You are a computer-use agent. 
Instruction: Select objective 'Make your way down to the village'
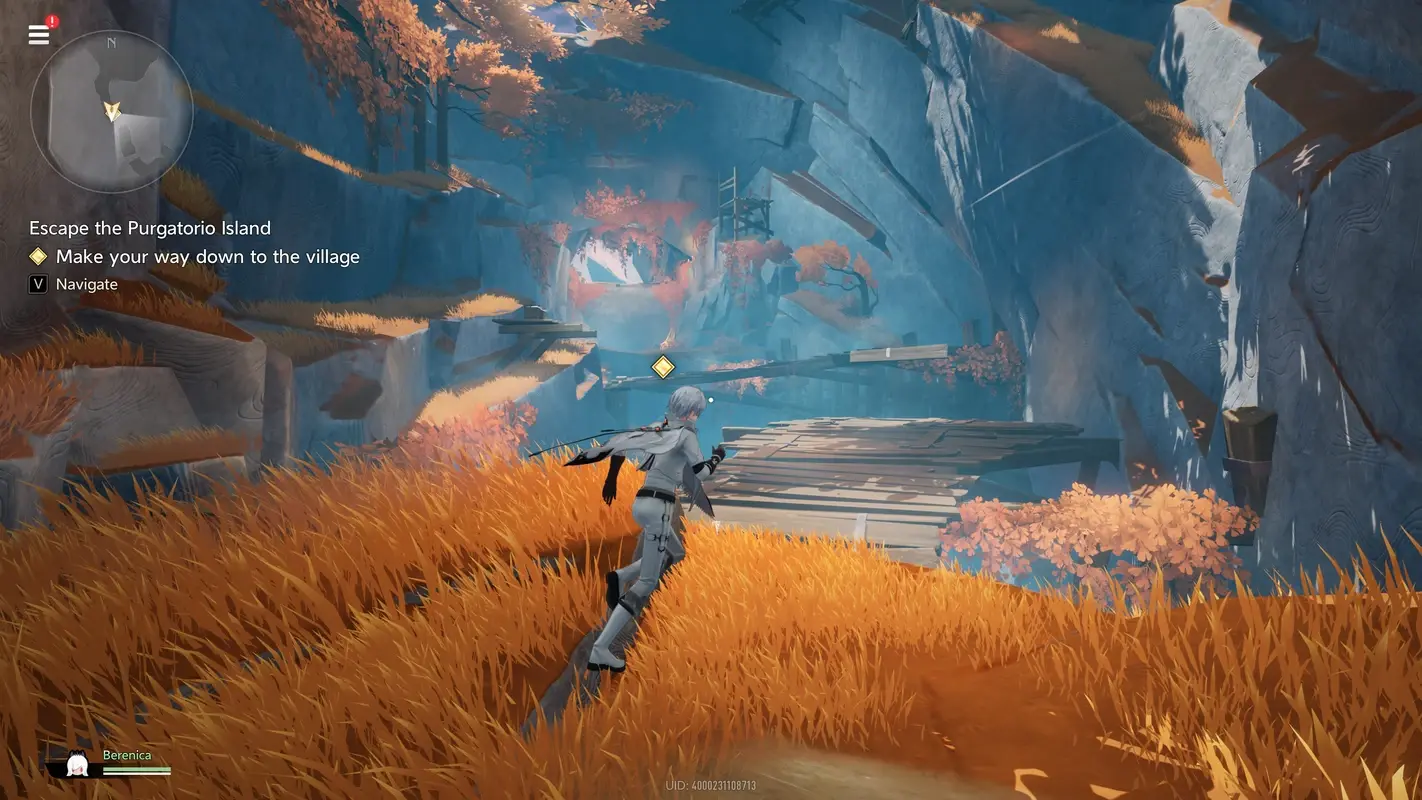tap(206, 256)
